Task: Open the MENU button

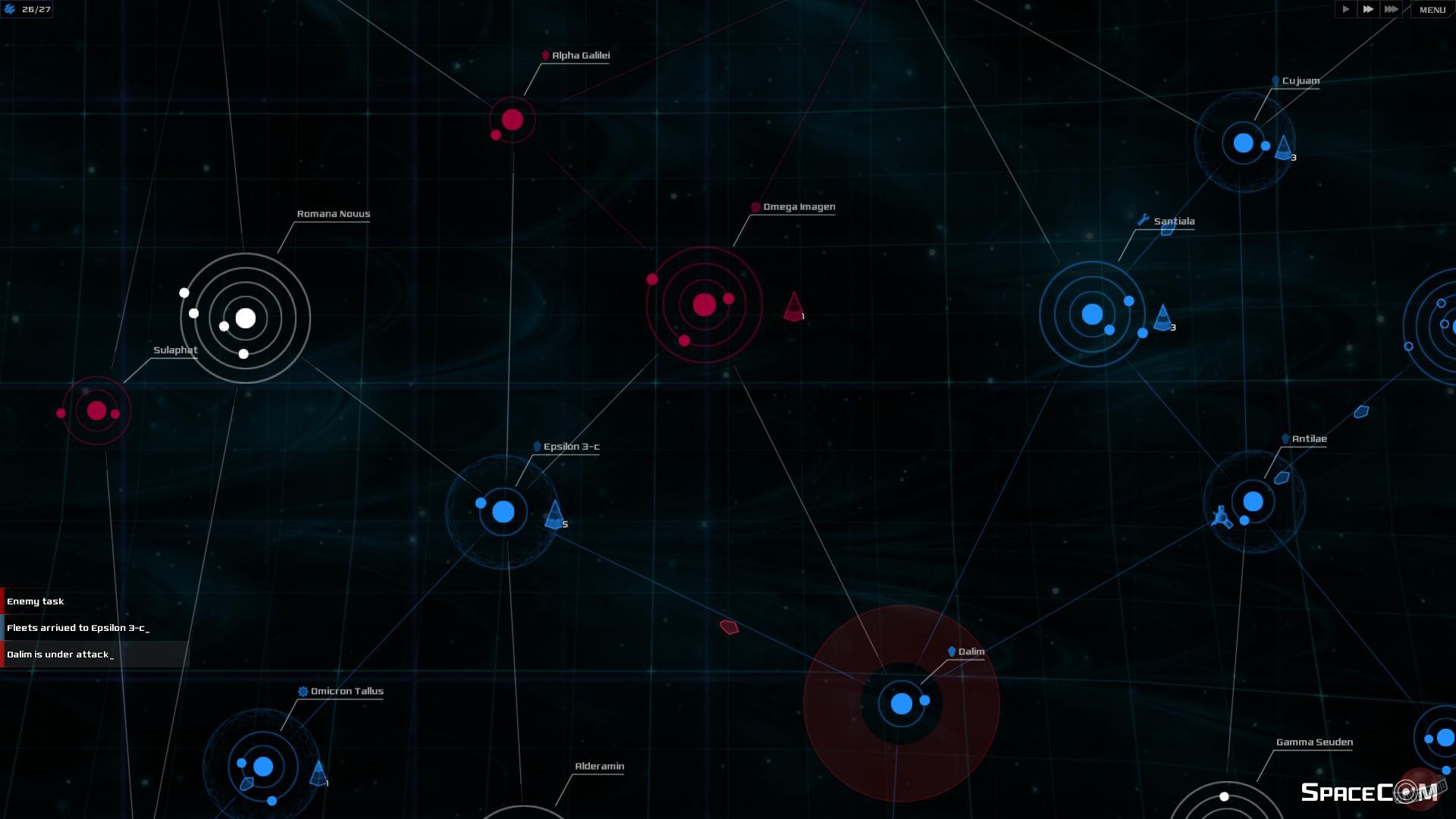Action: coord(1432,10)
